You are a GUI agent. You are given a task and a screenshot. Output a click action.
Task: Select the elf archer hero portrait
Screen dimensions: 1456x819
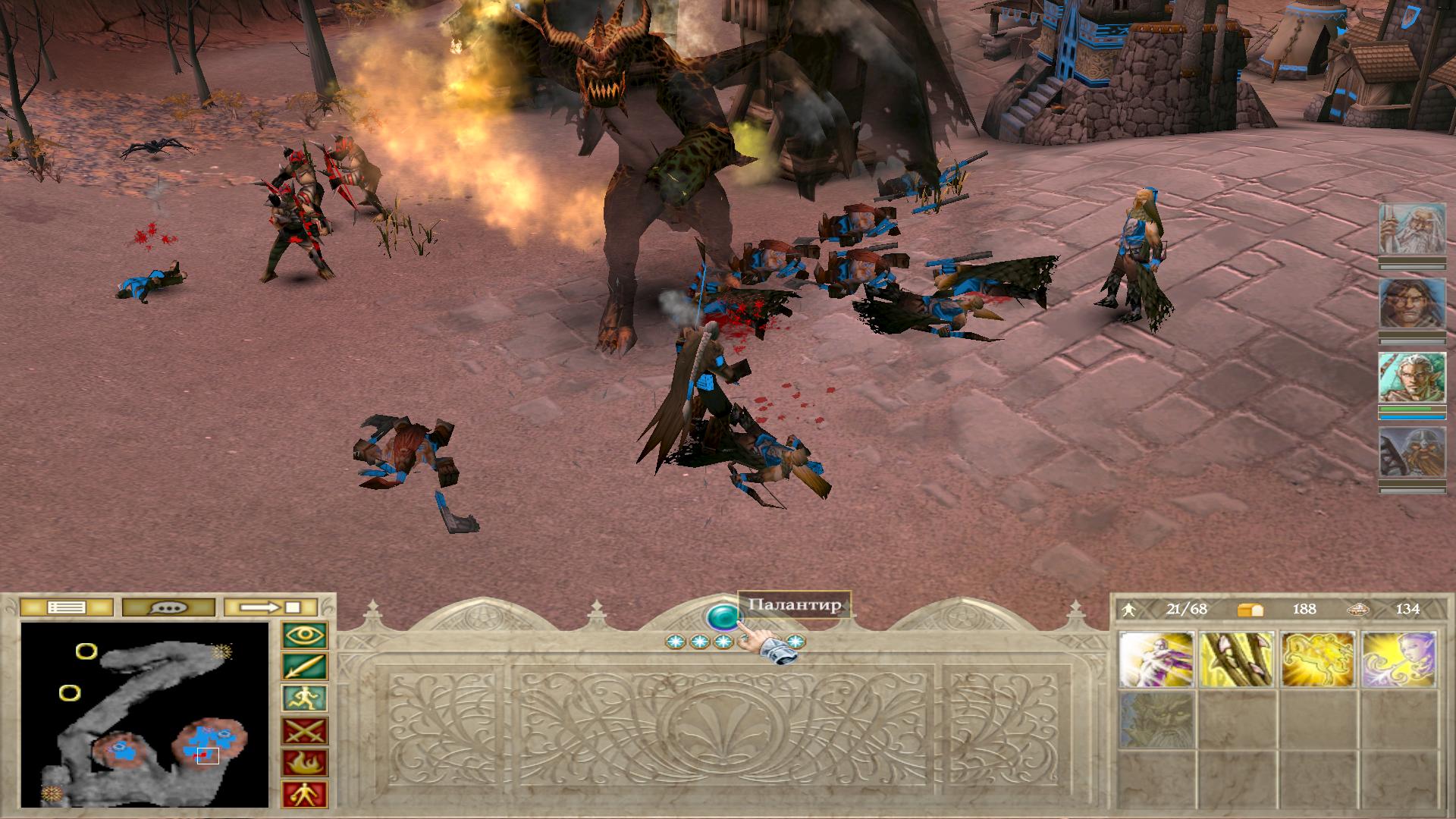point(1412,378)
